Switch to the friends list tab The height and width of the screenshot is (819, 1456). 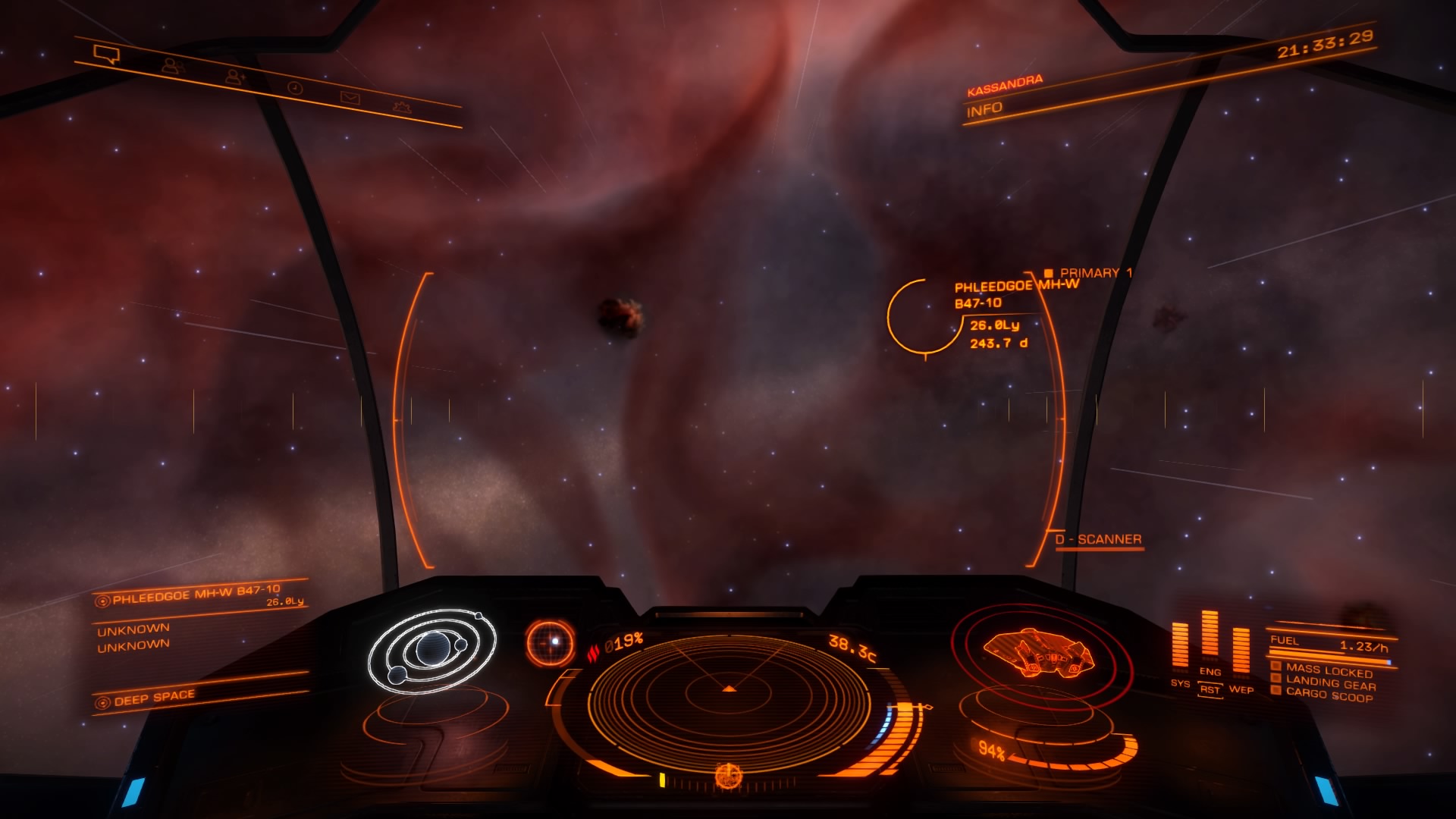173,66
